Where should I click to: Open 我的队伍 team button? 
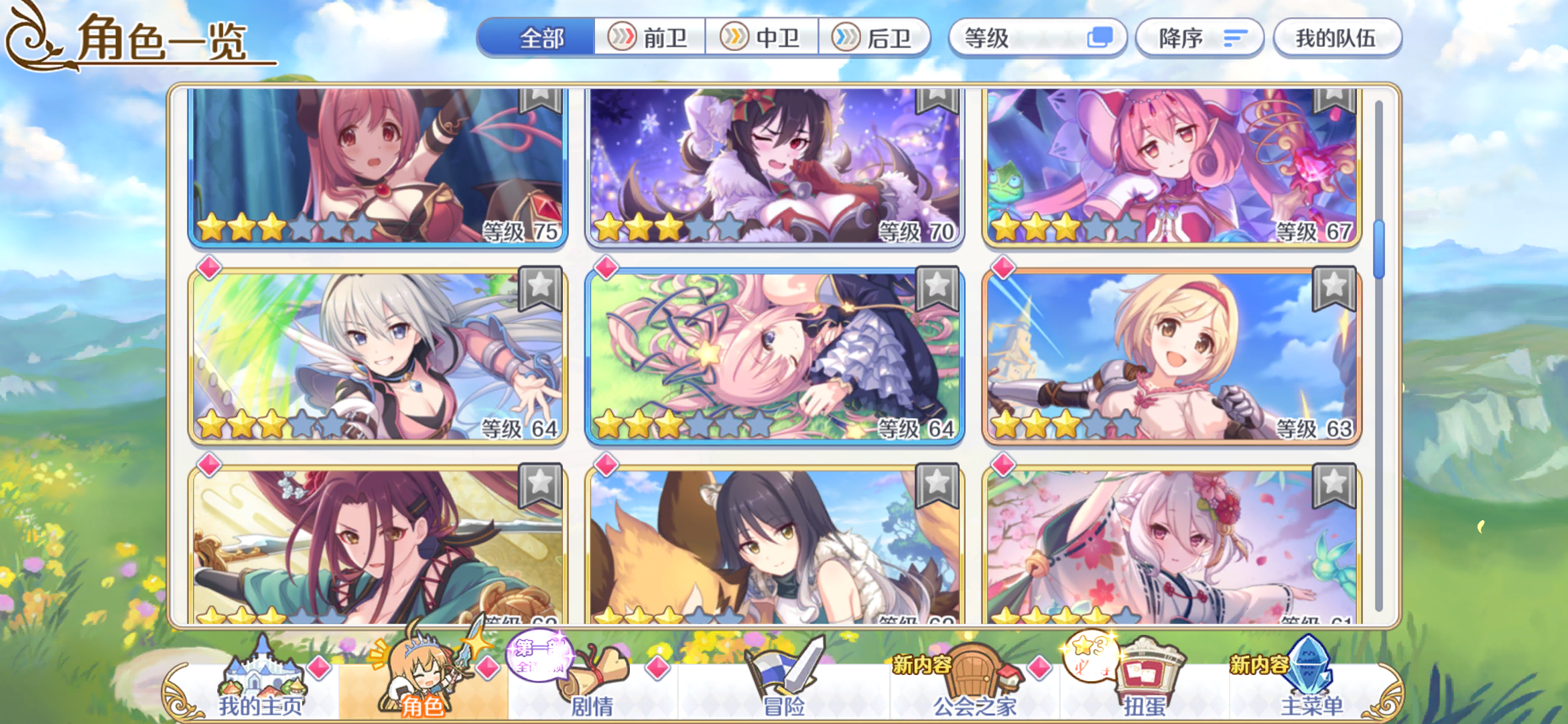(1337, 38)
